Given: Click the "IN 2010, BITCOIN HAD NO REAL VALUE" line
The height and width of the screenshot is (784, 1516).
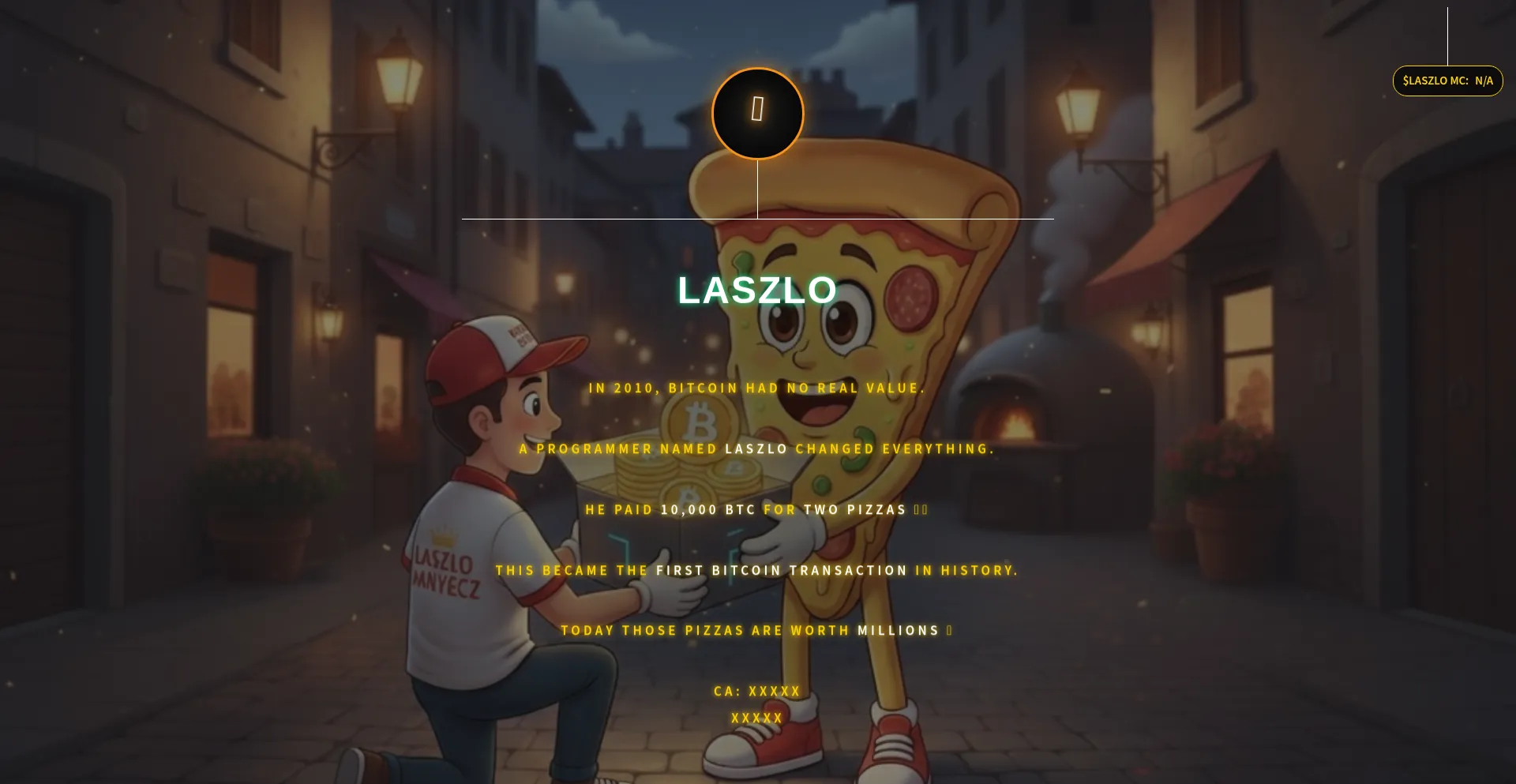Looking at the screenshot, I should pyautogui.click(x=756, y=388).
